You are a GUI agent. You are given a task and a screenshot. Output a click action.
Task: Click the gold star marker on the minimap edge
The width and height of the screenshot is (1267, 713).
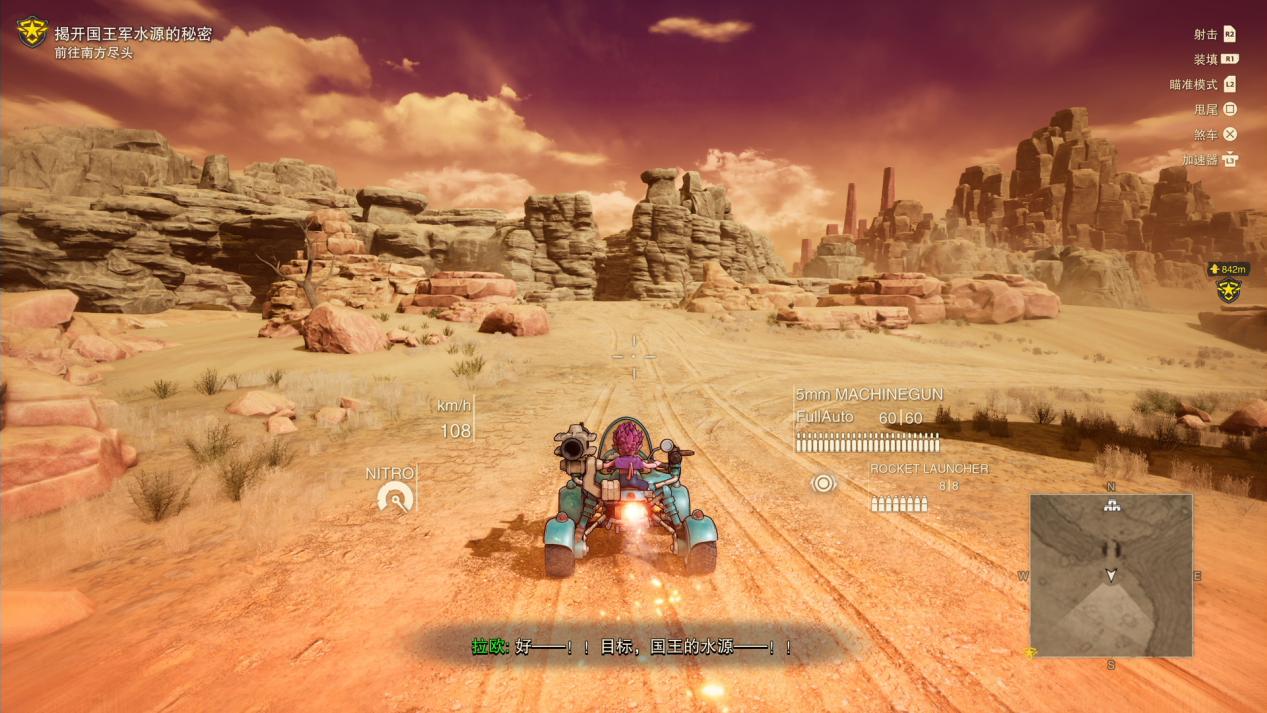[1030, 653]
